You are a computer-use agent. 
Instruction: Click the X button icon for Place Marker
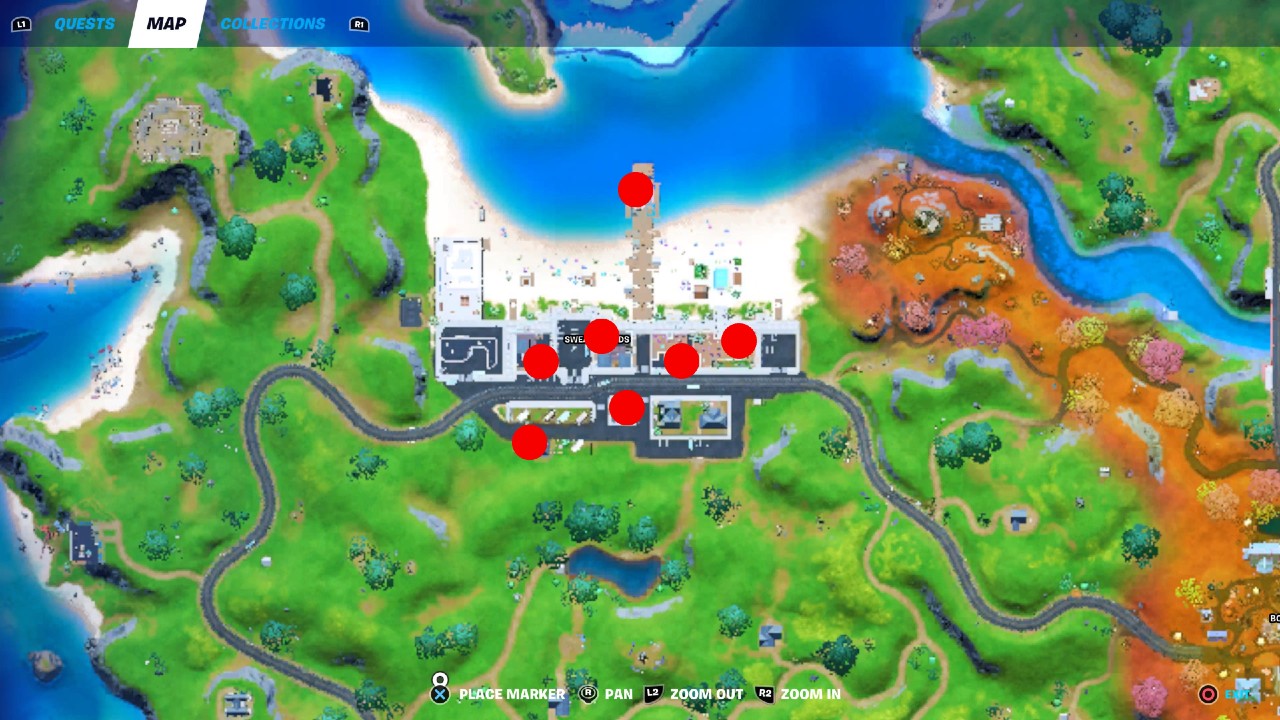click(x=438, y=692)
